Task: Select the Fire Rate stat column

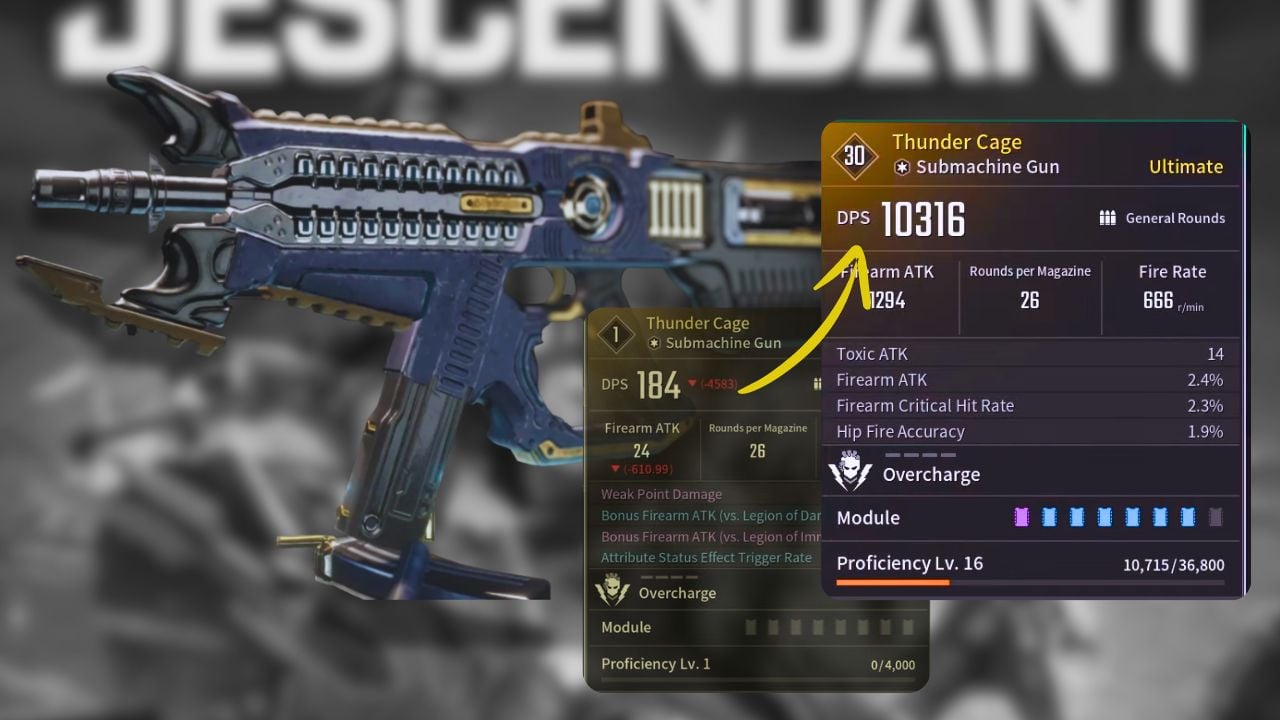Action: (1173, 285)
